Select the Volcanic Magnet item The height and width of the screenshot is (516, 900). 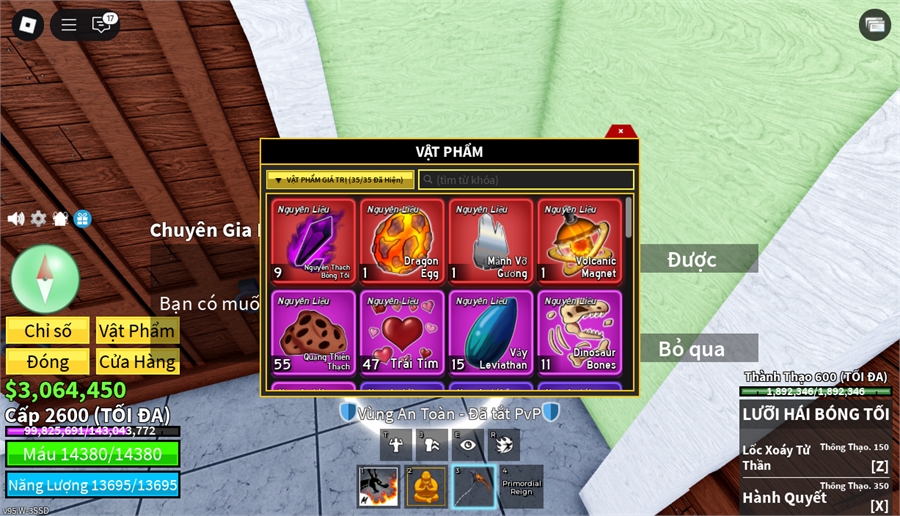(580, 242)
